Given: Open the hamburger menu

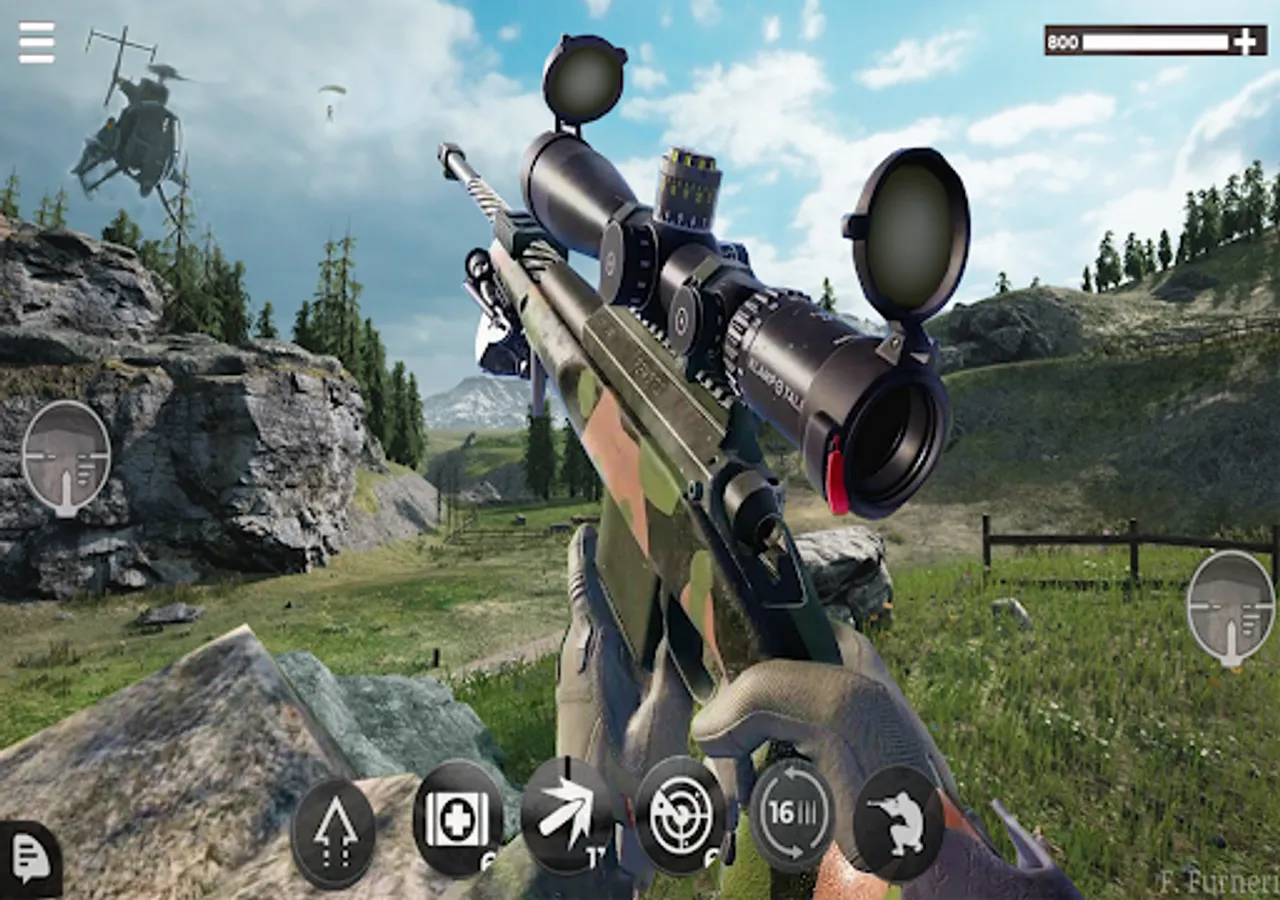Looking at the screenshot, I should (x=36, y=43).
